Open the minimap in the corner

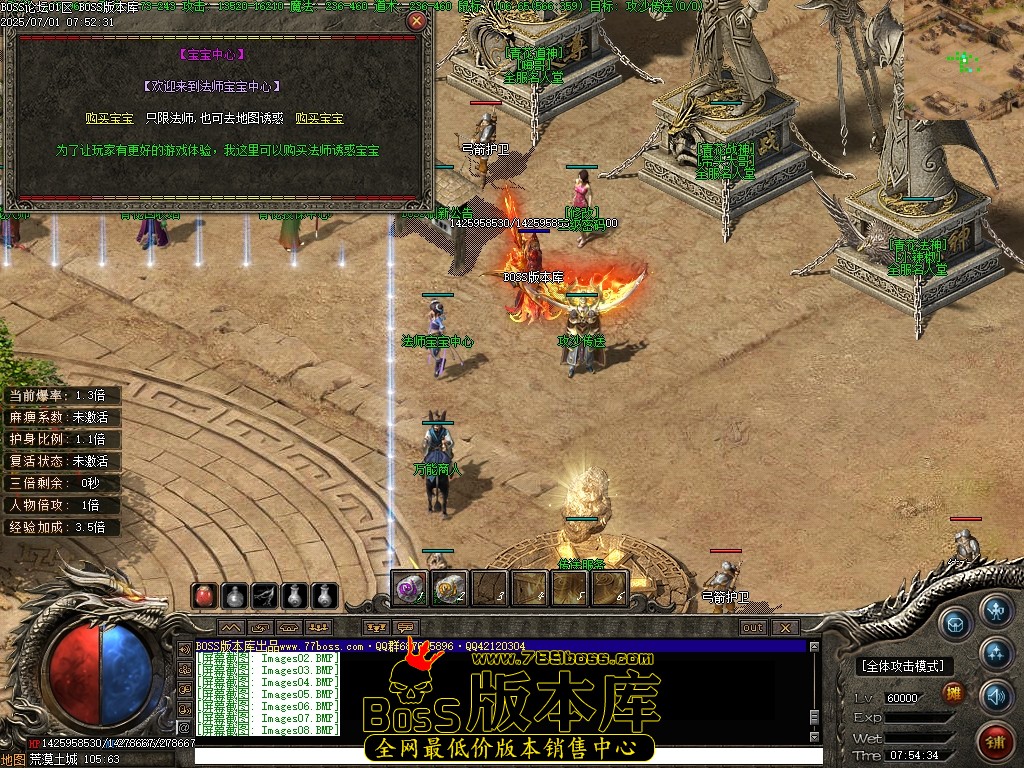click(x=964, y=60)
